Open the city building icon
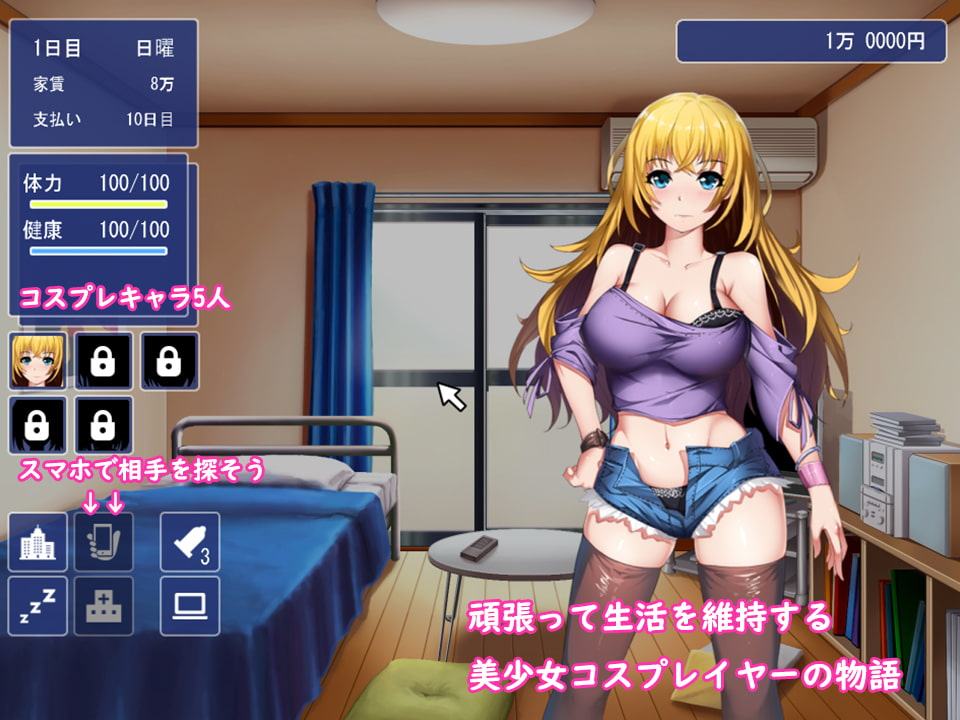Image resolution: width=960 pixels, height=720 pixels. click(38, 542)
